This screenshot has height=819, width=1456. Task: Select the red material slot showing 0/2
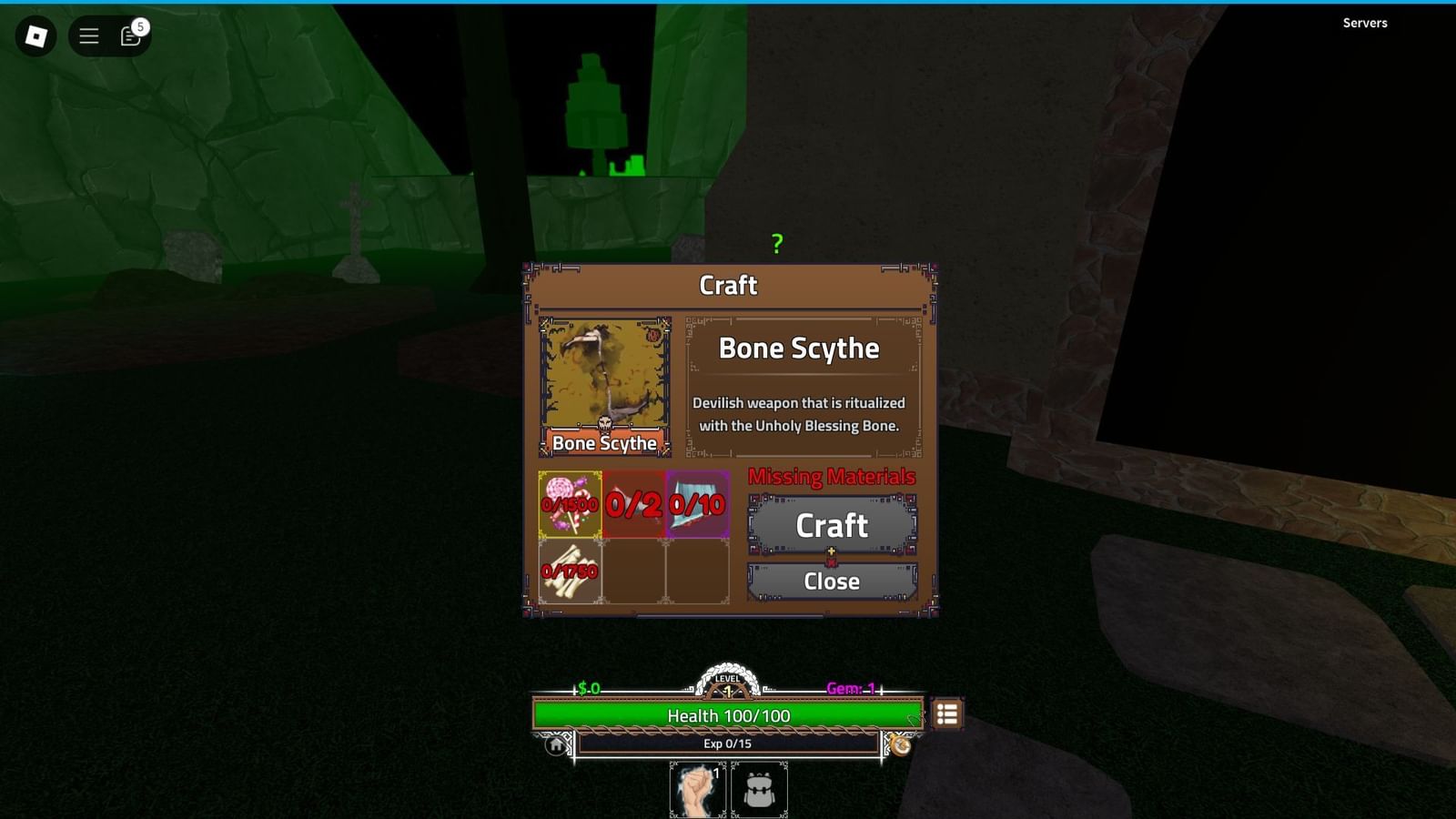[x=633, y=503]
